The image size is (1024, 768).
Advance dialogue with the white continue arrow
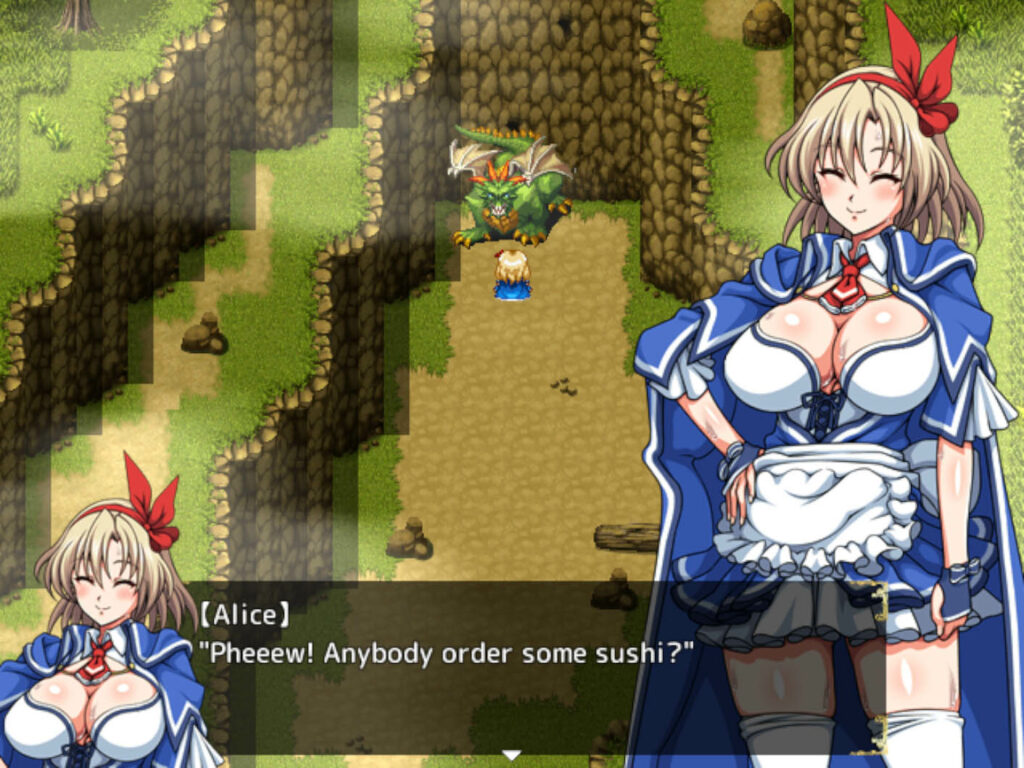(x=512, y=754)
